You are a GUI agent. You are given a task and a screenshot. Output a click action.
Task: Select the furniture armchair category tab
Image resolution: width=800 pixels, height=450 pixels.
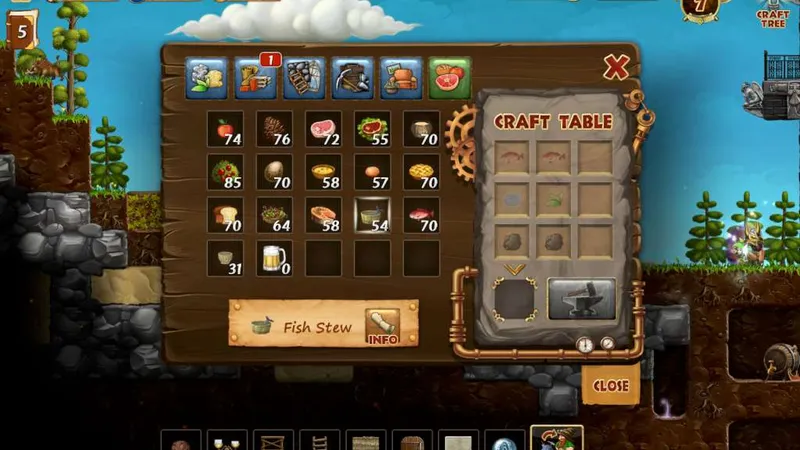401,77
